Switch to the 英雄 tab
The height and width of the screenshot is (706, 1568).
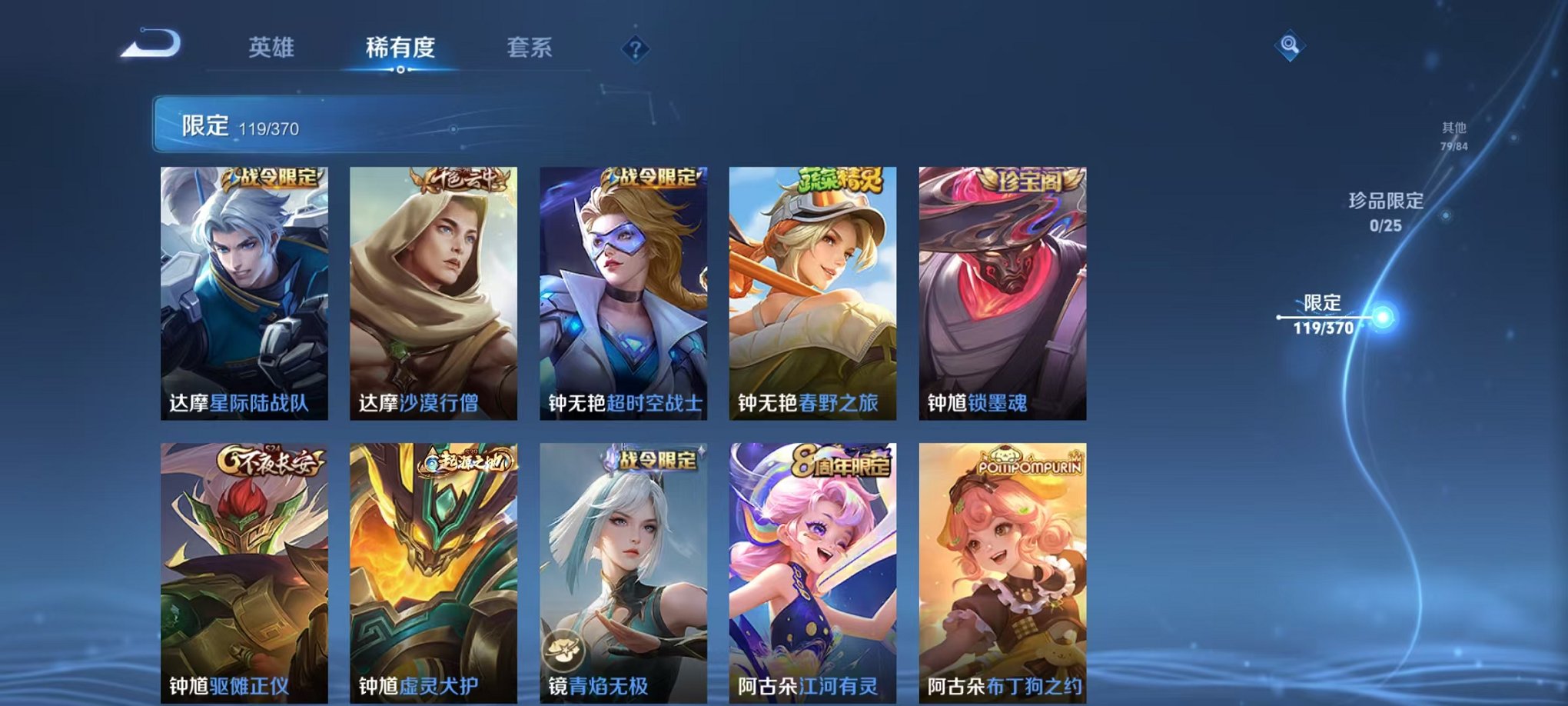click(273, 46)
